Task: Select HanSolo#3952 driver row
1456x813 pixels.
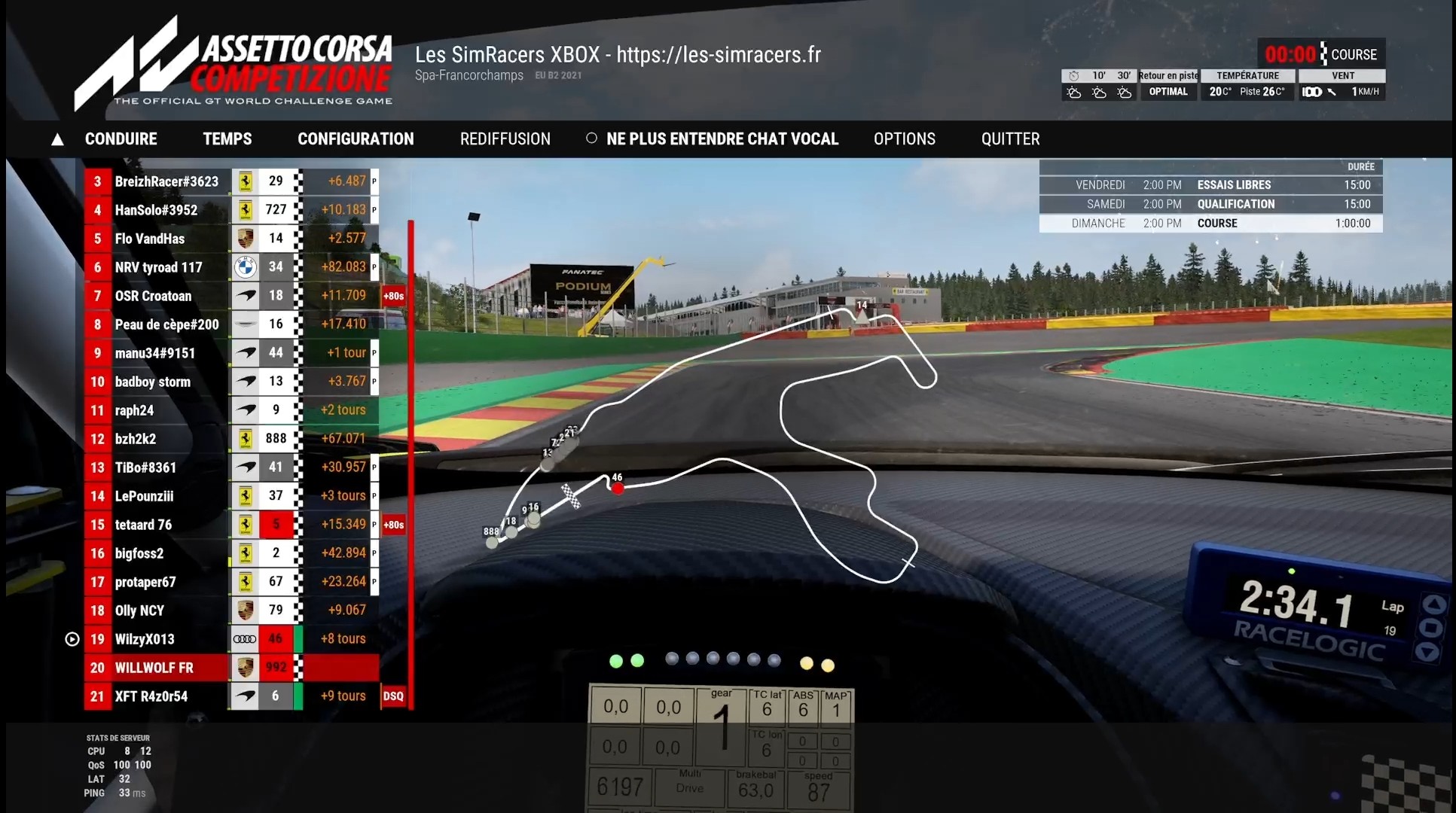Action: [156, 210]
